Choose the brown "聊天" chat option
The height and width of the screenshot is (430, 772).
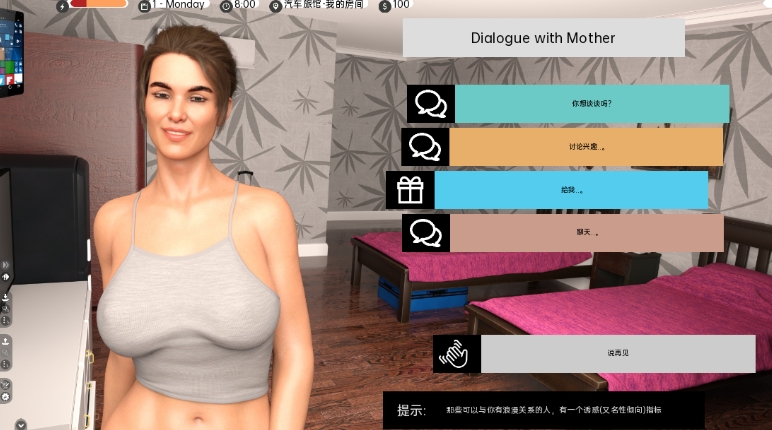tap(586, 233)
